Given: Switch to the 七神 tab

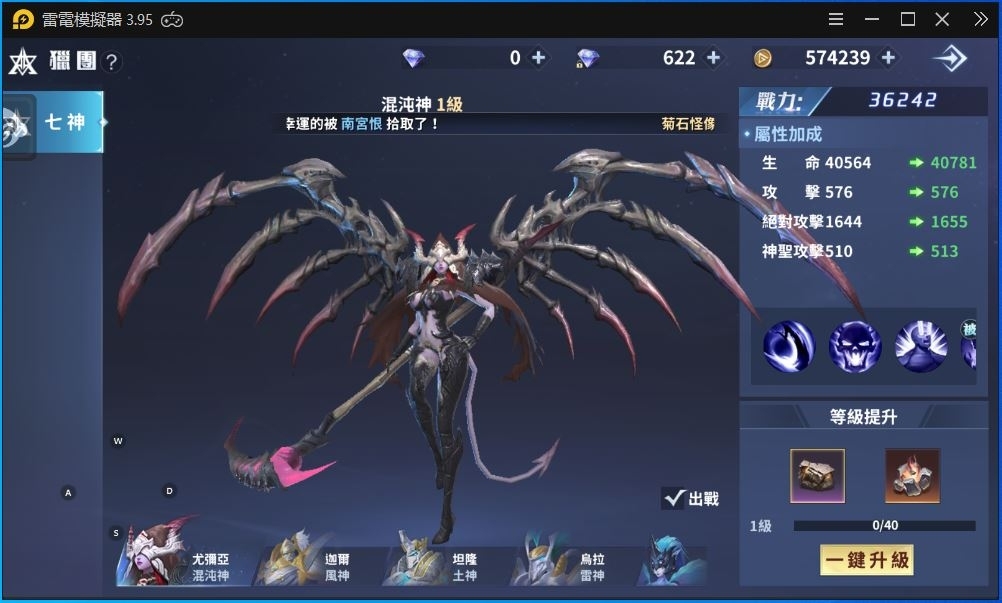Looking at the screenshot, I should [x=64, y=123].
